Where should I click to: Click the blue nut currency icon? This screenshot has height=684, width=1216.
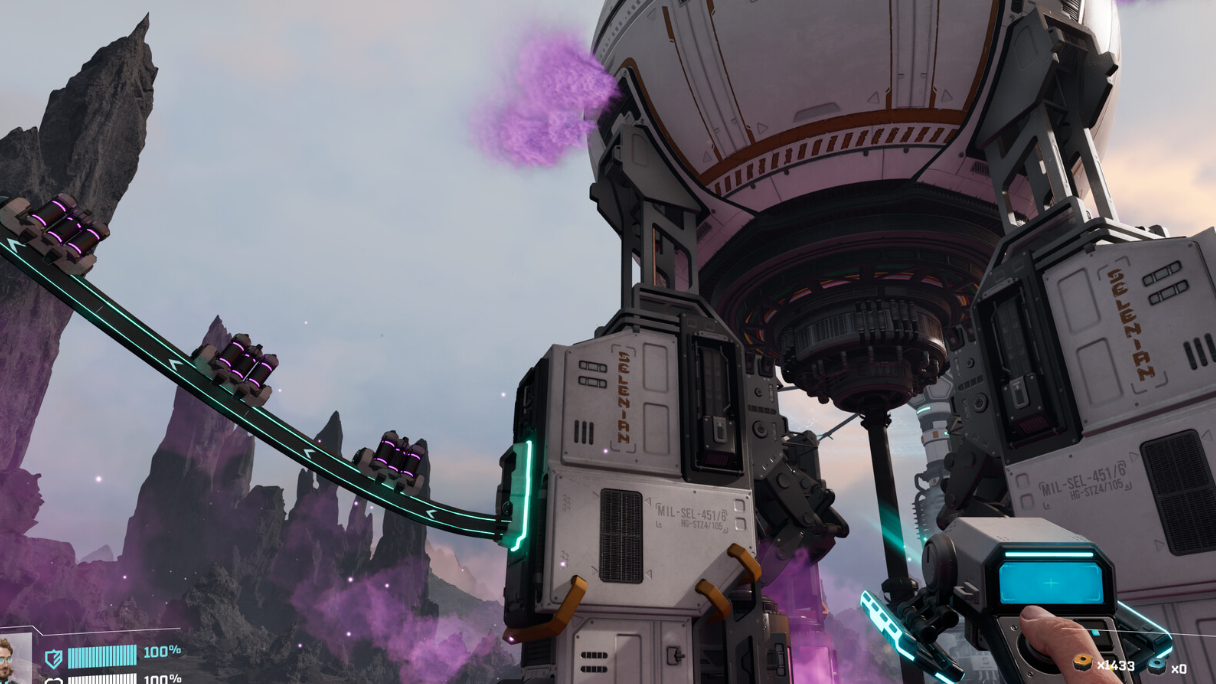[1156, 665]
